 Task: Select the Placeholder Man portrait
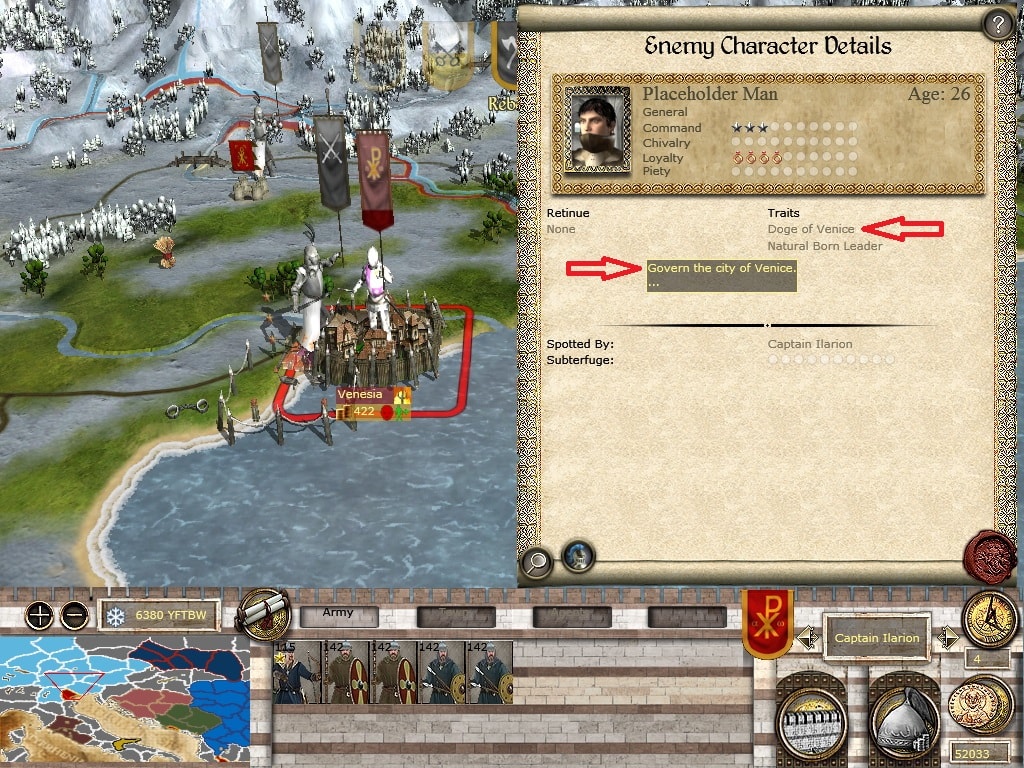tap(597, 129)
